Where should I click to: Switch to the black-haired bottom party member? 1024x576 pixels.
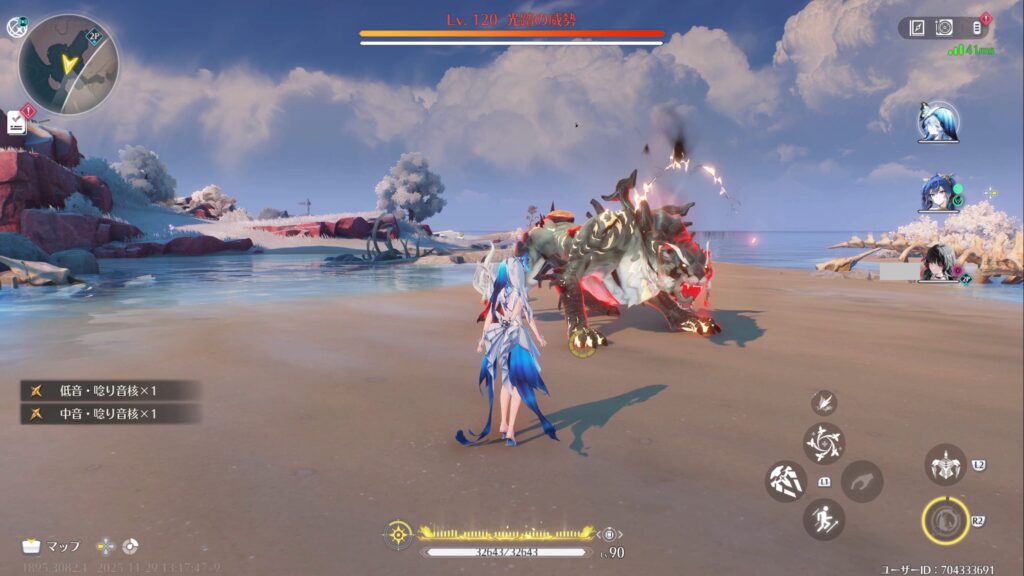[x=938, y=263]
